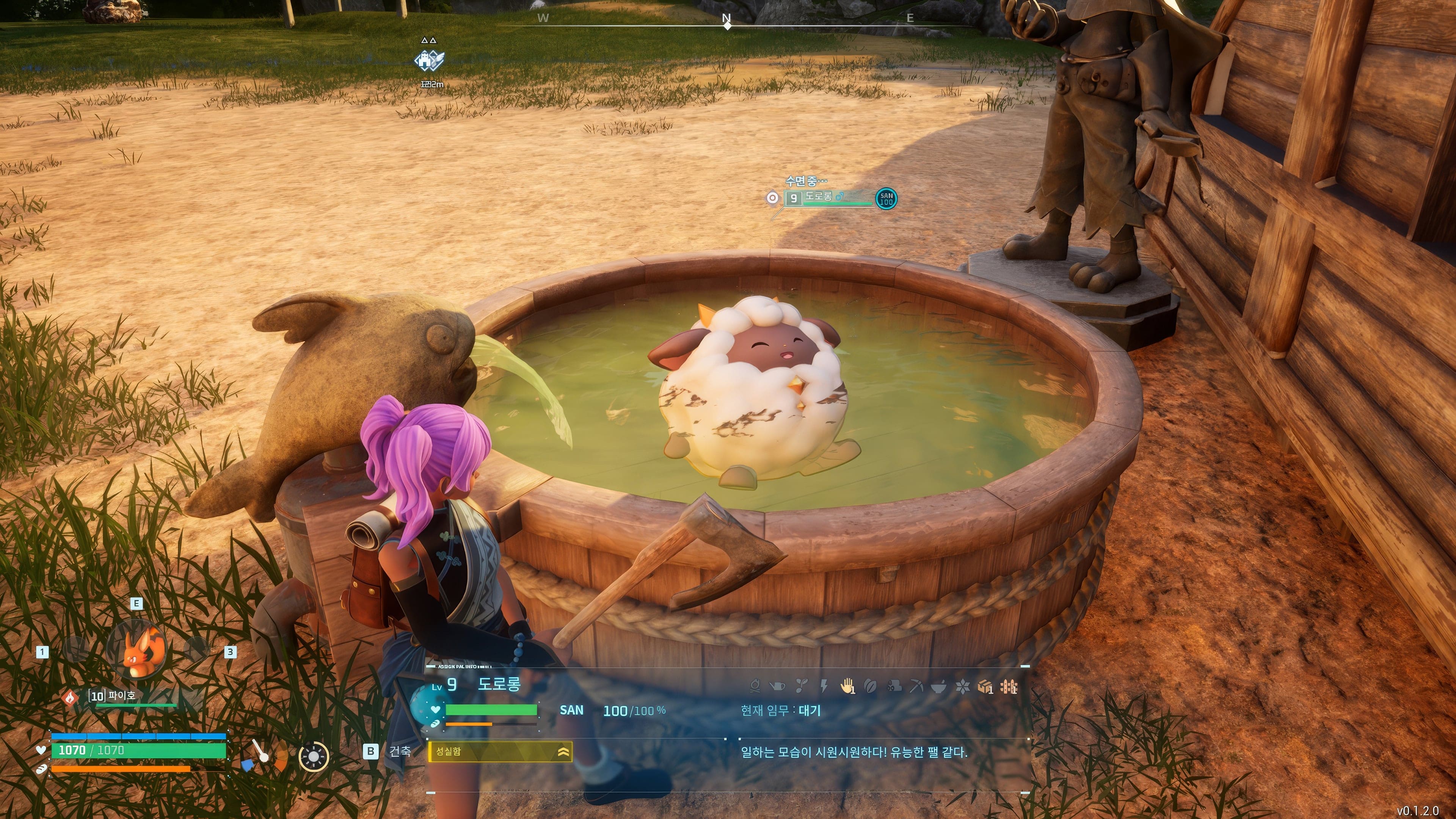Click the watering can suitability icon
The height and width of the screenshot is (819, 1456).
[x=778, y=687]
